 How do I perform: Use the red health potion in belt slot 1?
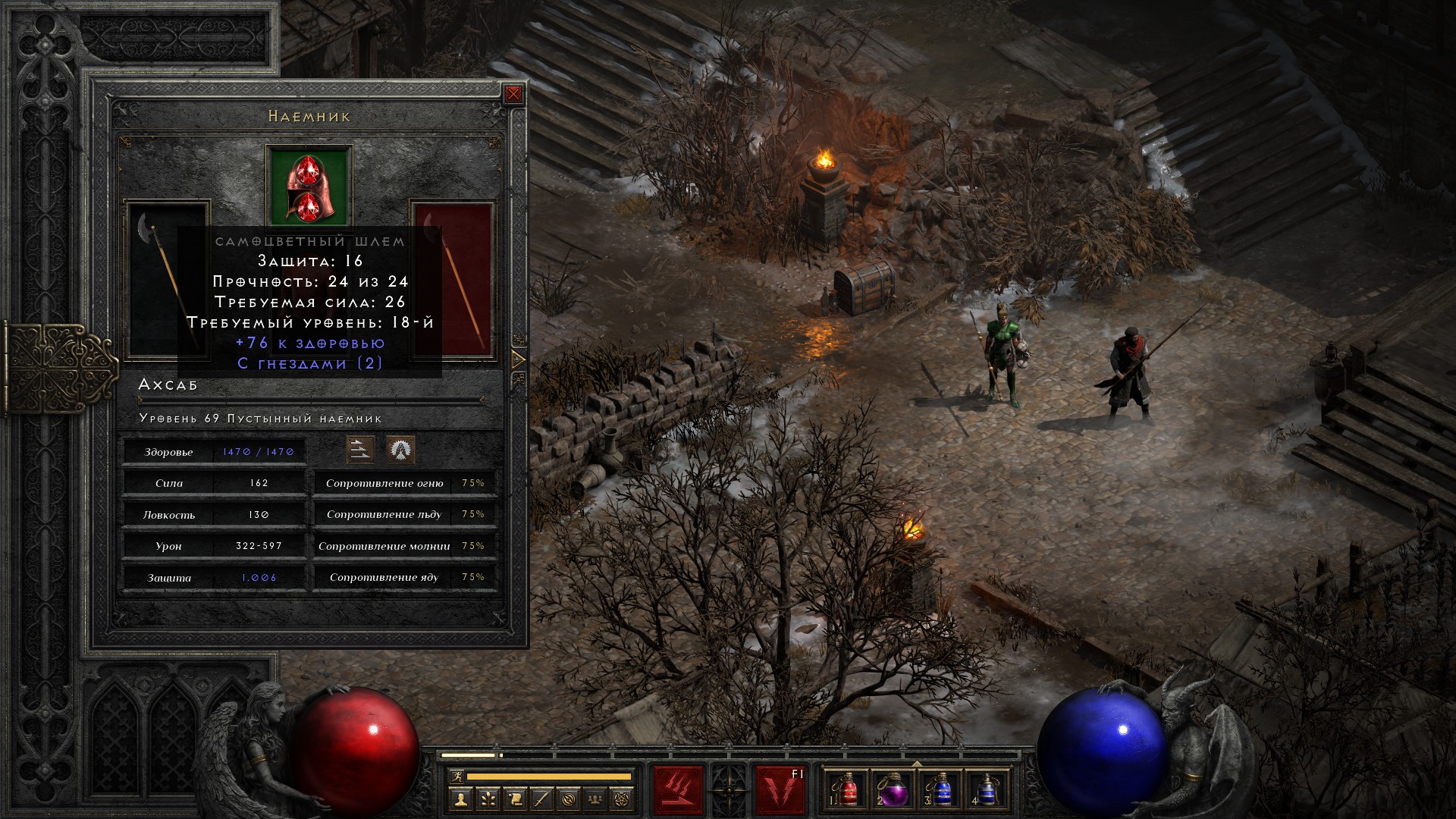847,790
